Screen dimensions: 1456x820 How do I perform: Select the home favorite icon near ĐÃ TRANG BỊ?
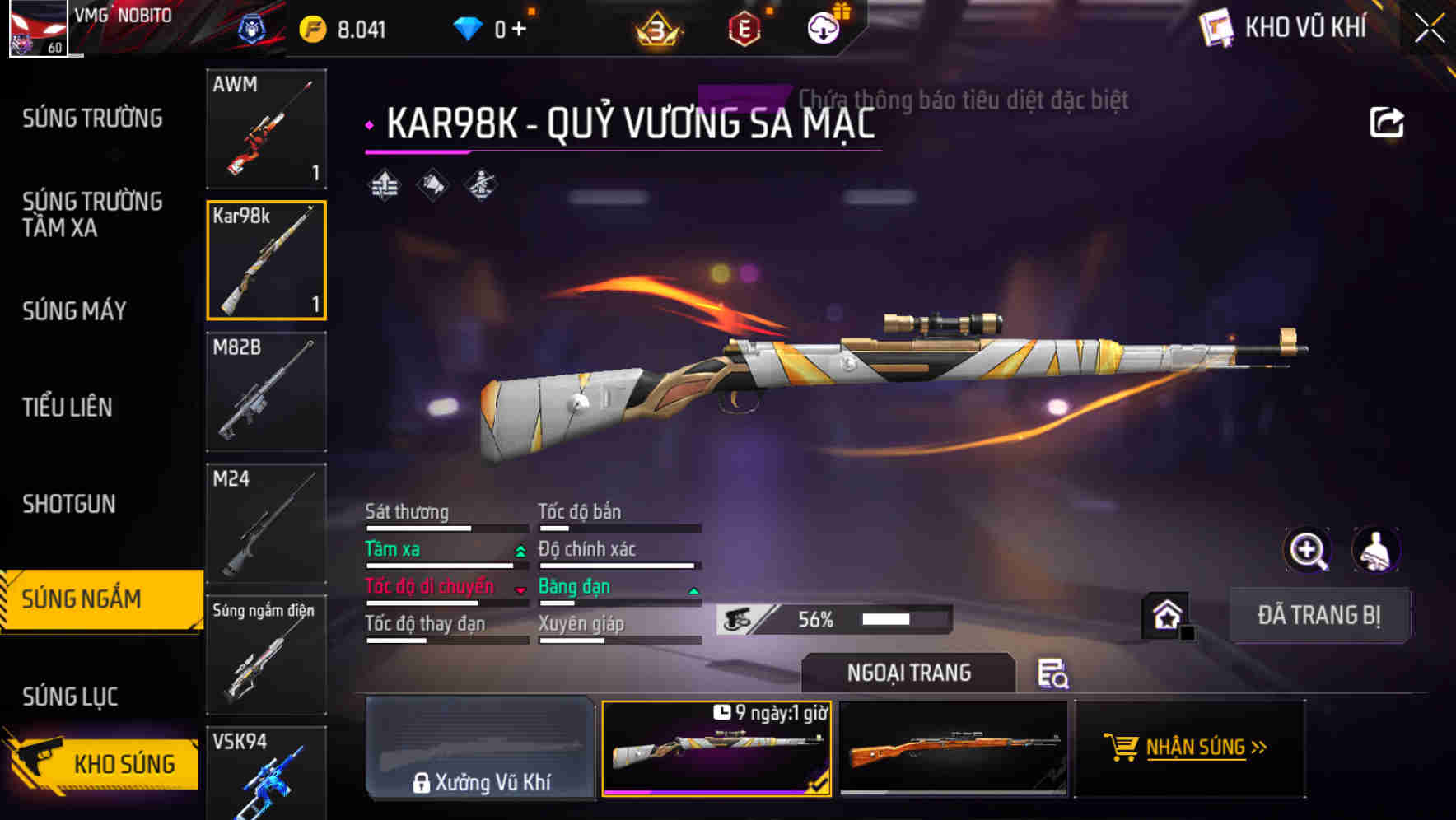point(1166,614)
